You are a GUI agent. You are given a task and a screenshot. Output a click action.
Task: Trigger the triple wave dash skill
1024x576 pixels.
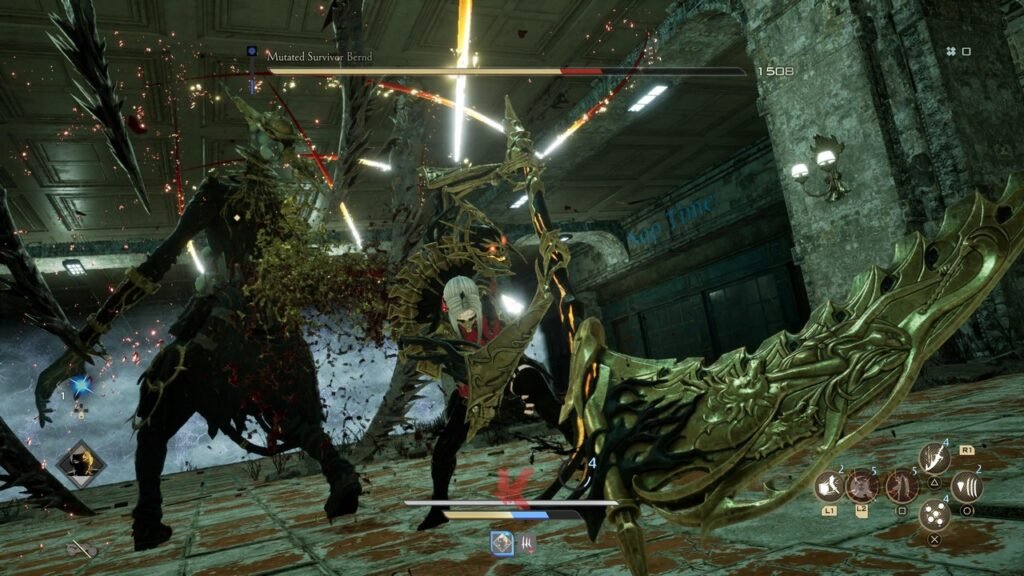(965, 487)
